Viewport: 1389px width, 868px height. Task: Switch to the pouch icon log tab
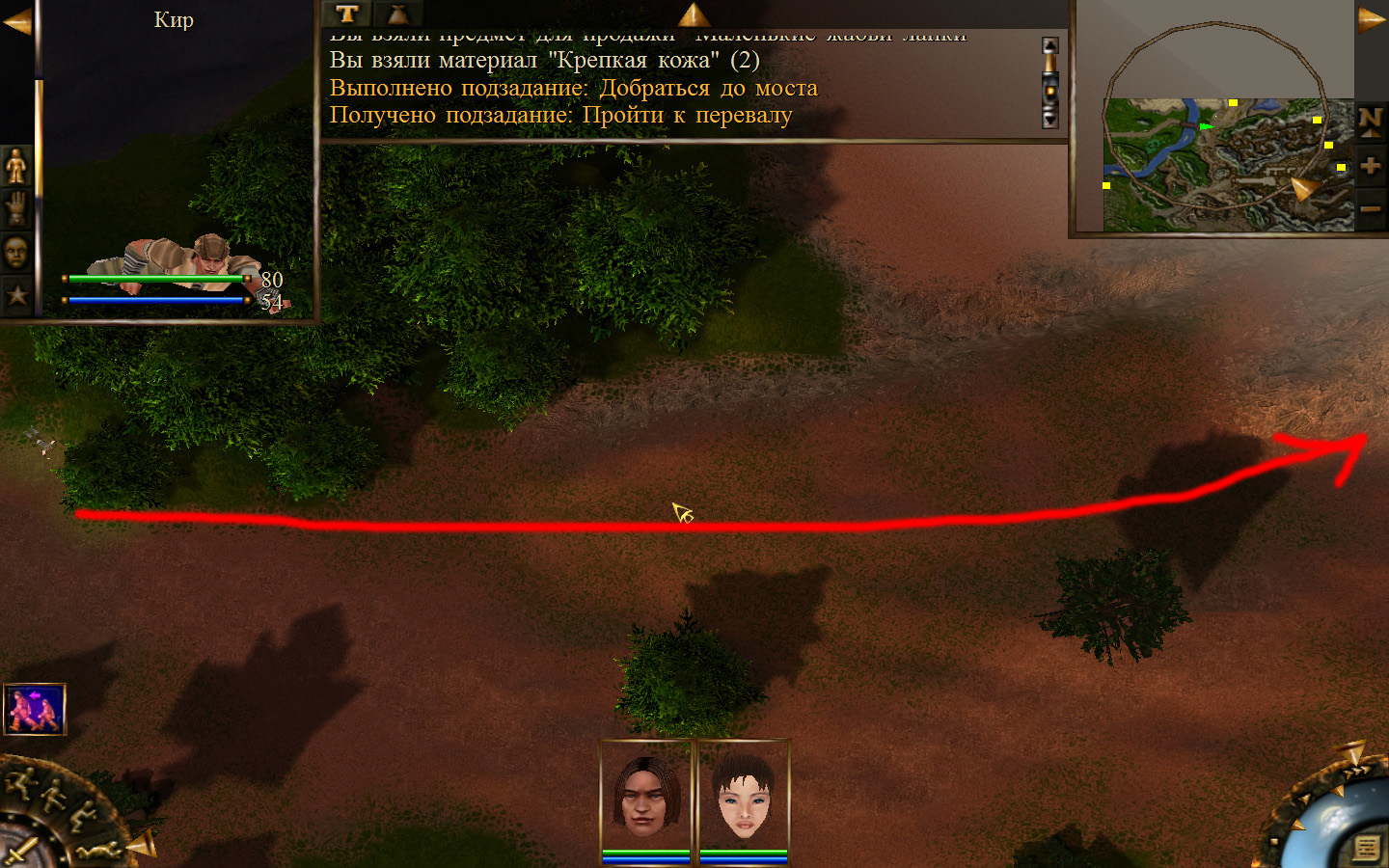click(397, 14)
